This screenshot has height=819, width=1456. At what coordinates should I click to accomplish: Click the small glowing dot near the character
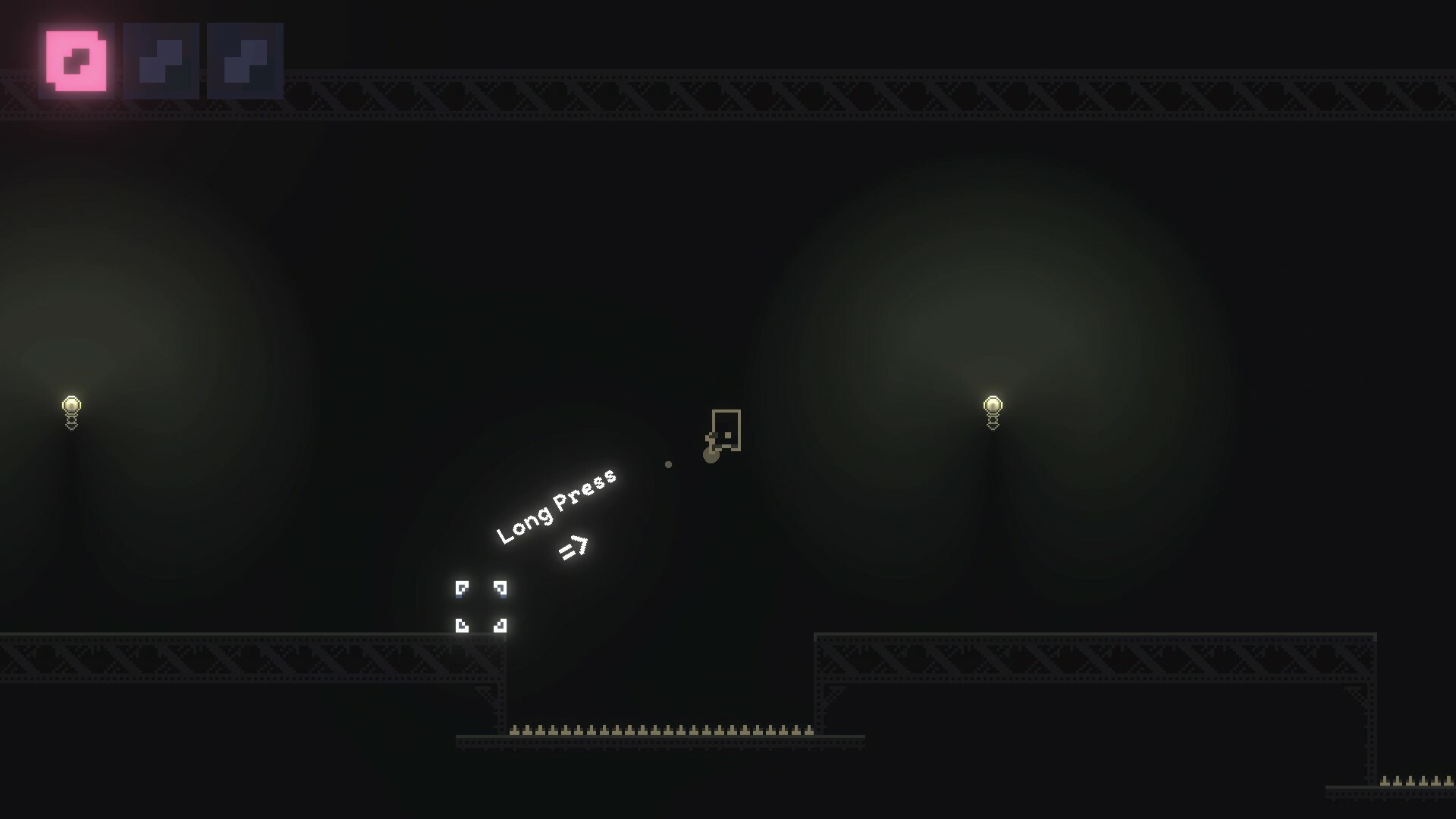pyautogui.click(x=669, y=464)
